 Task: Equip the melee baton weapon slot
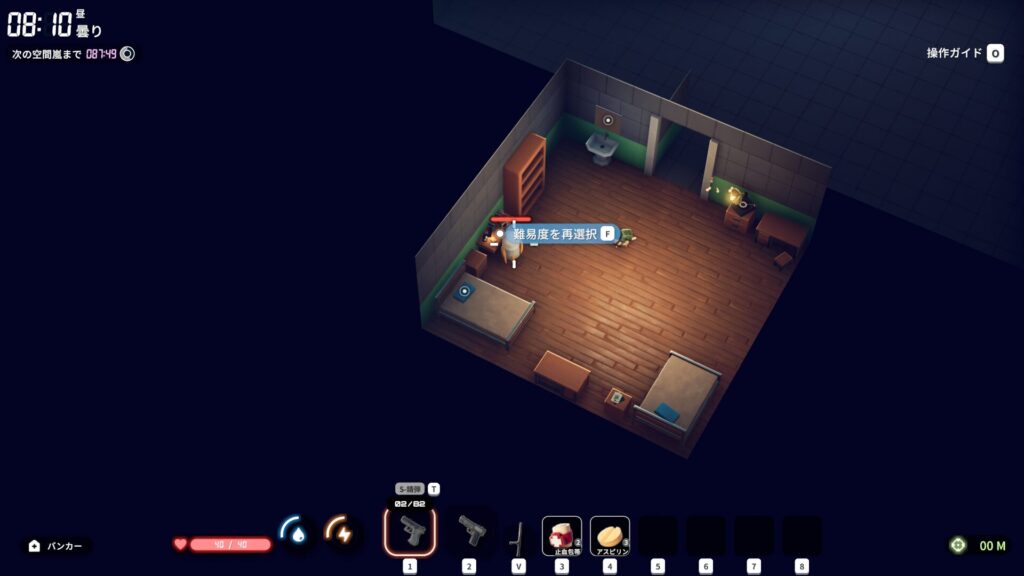click(x=517, y=537)
